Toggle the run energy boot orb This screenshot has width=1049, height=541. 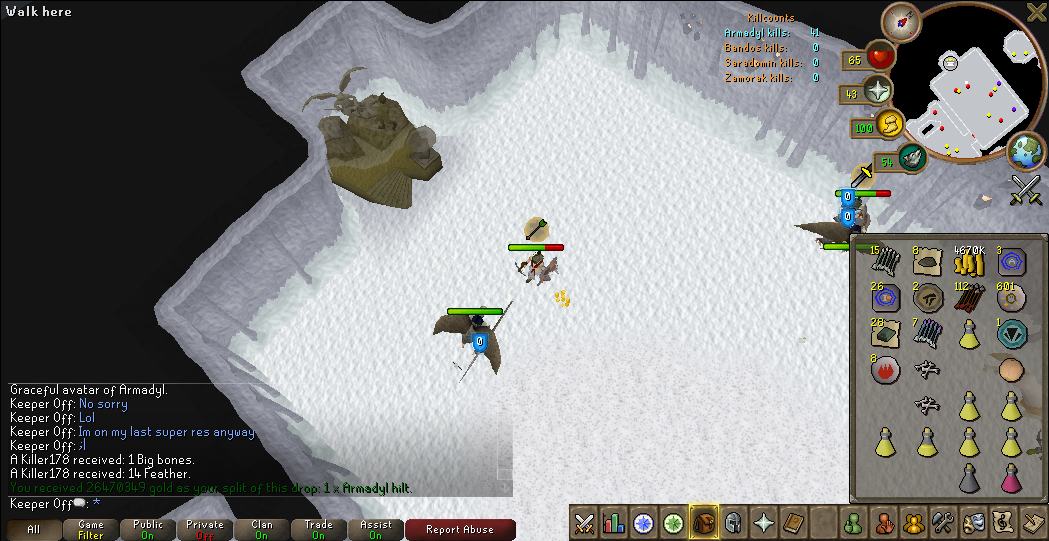[889, 125]
